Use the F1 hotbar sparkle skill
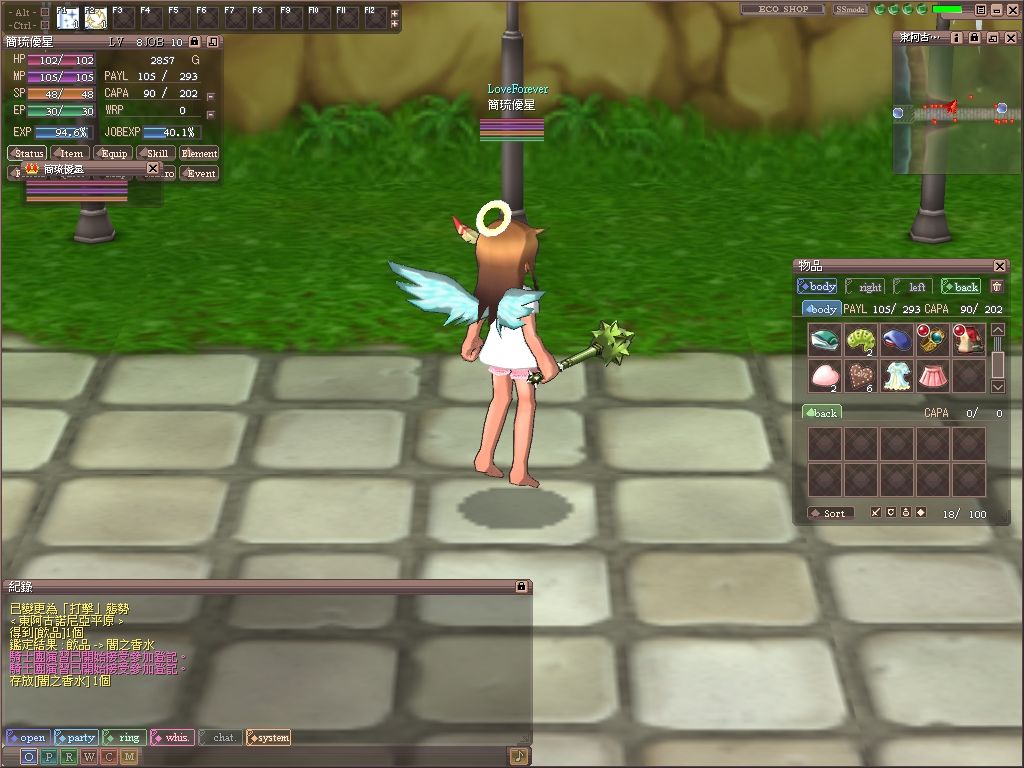Viewport: 1024px width, 768px height. 68,18
